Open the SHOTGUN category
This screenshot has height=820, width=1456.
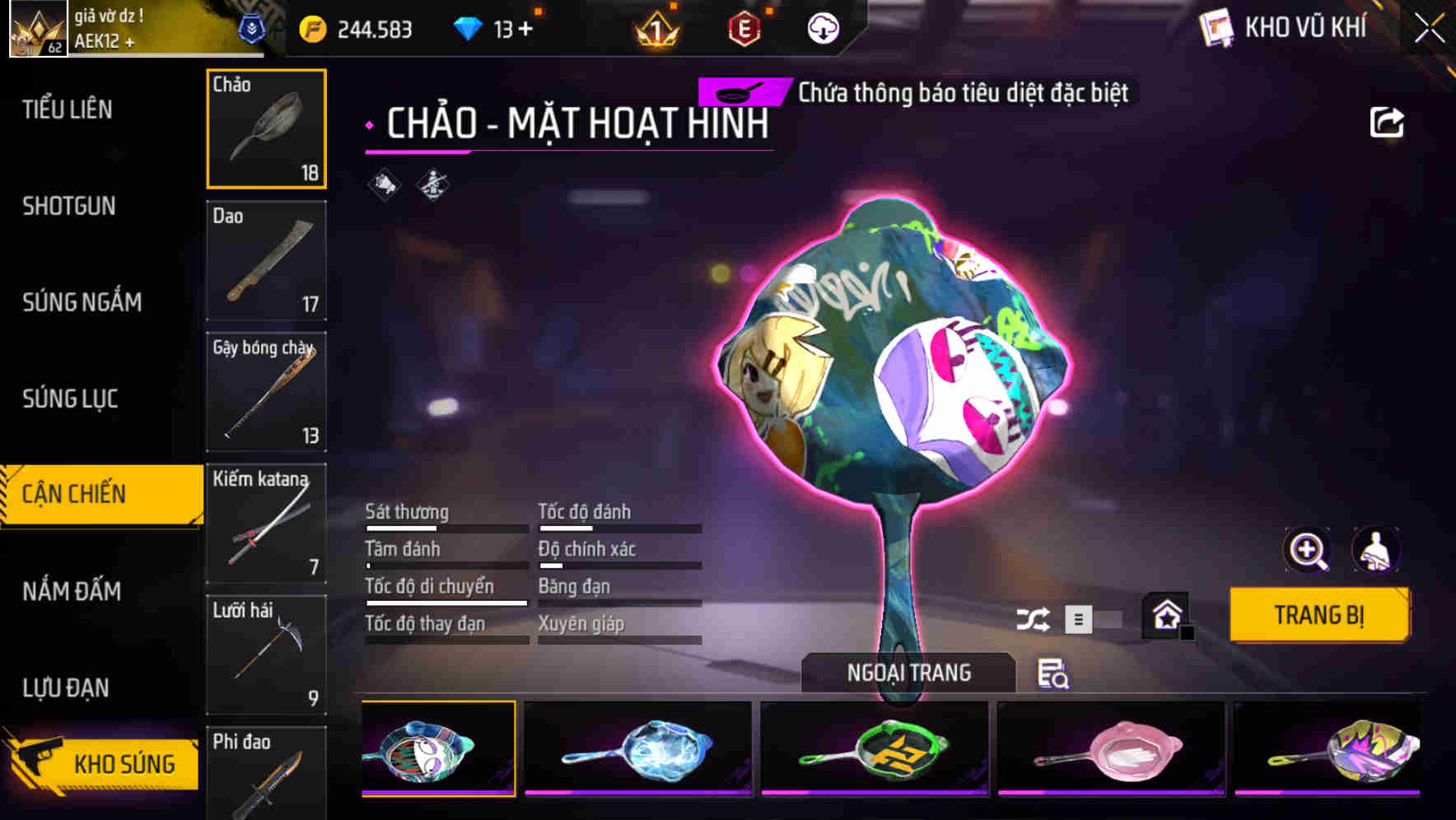(x=68, y=207)
